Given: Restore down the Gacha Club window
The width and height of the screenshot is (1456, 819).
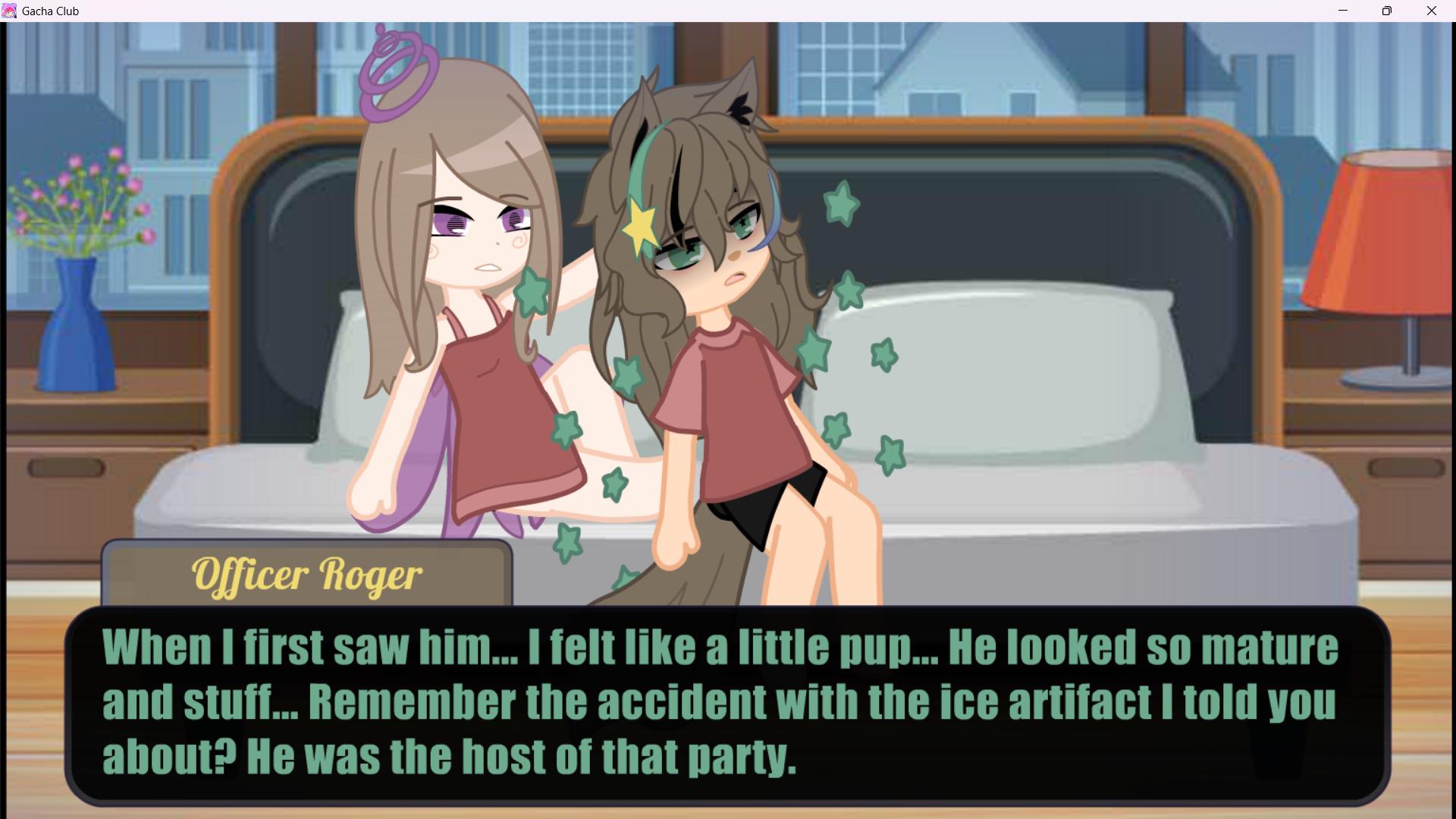Looking at the screenshot, I should pyautogui.click(x=1387, y=11).
